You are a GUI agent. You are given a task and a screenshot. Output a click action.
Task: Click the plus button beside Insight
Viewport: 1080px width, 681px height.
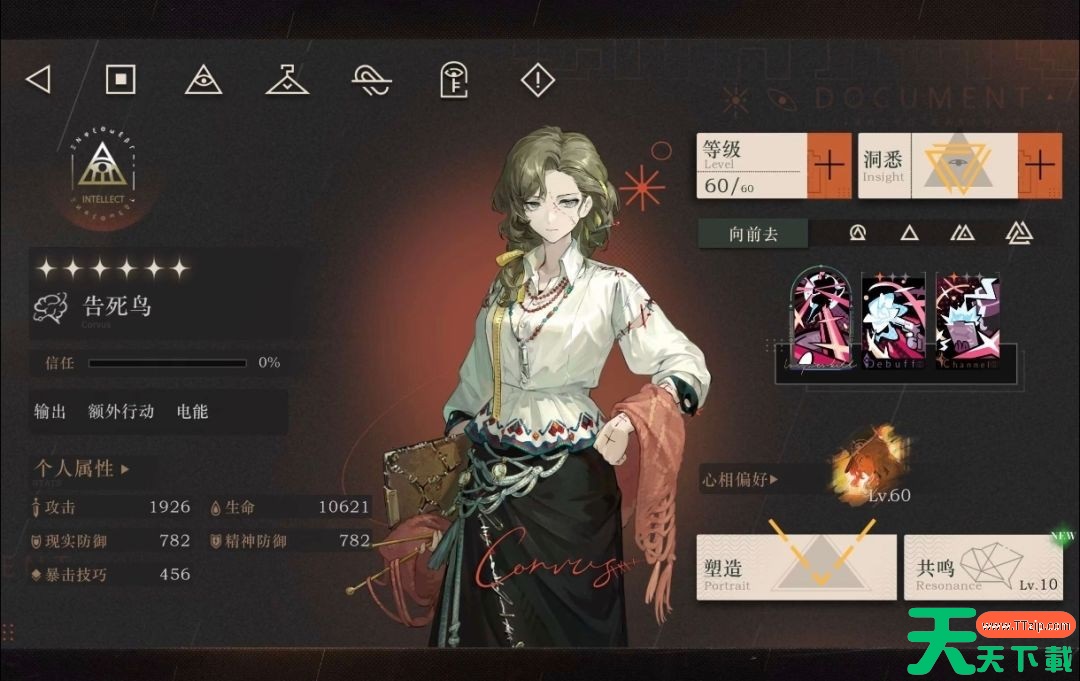pyautogui.click(x=1040, y=165)
